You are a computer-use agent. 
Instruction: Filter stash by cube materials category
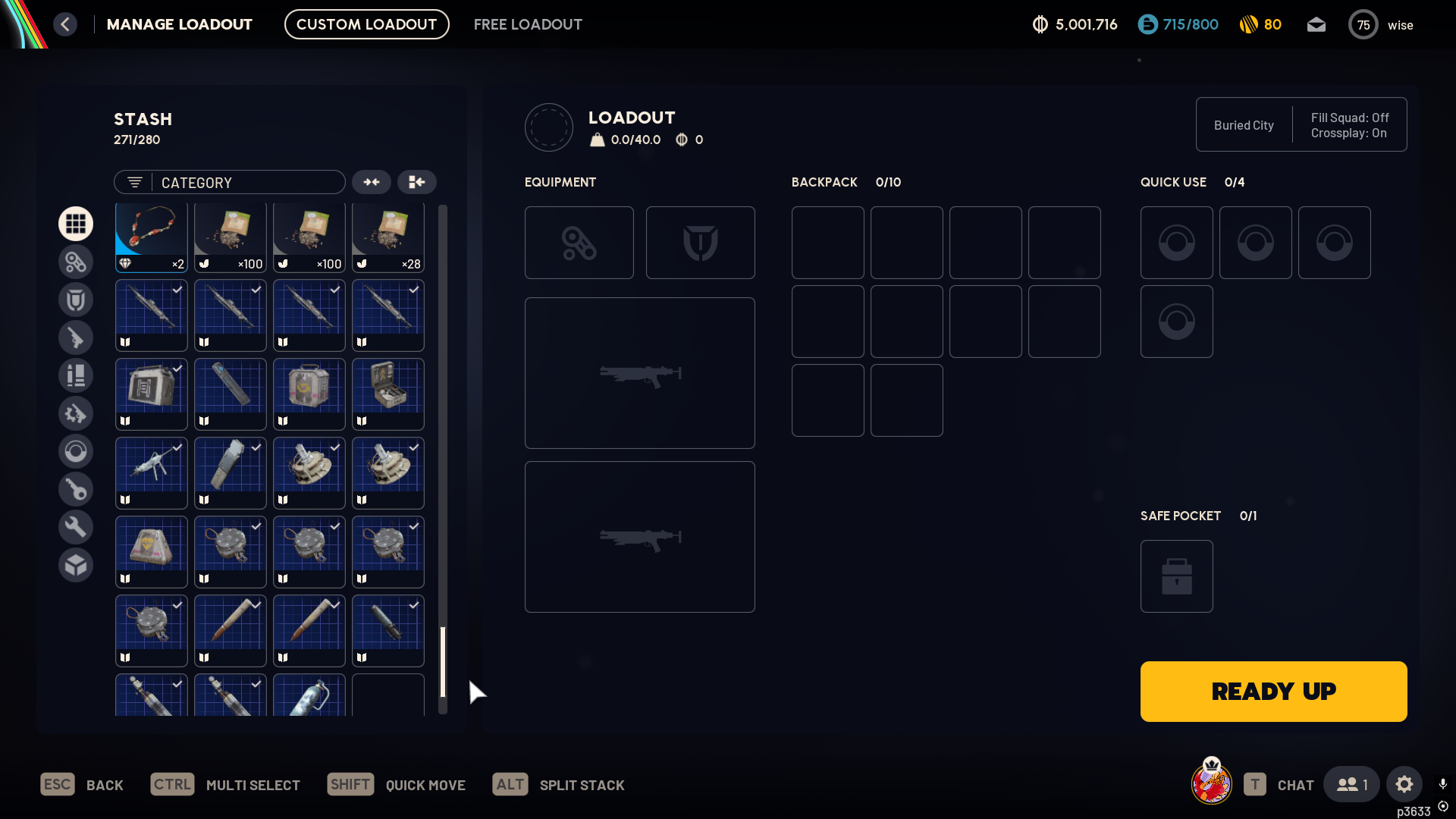pyautogui.click(x=76, y=565)
